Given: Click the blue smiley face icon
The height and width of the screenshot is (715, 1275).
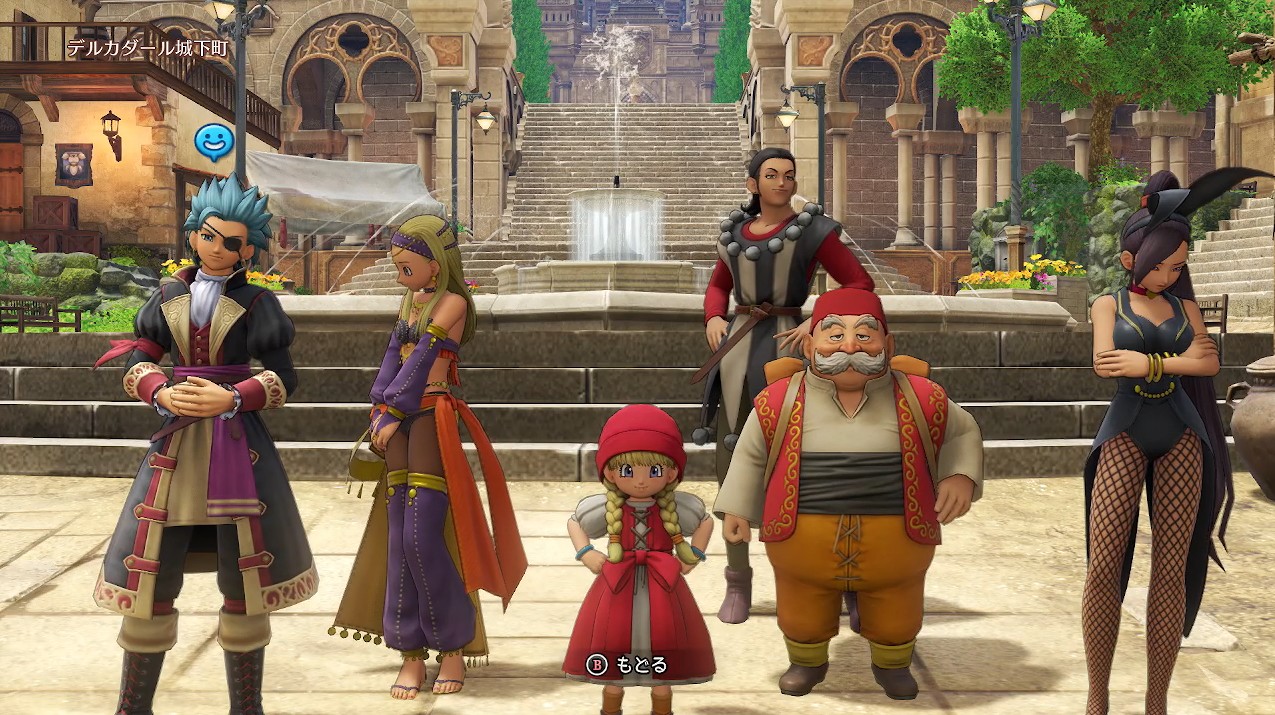Looking at the screenshot, I should click(213, 142).
